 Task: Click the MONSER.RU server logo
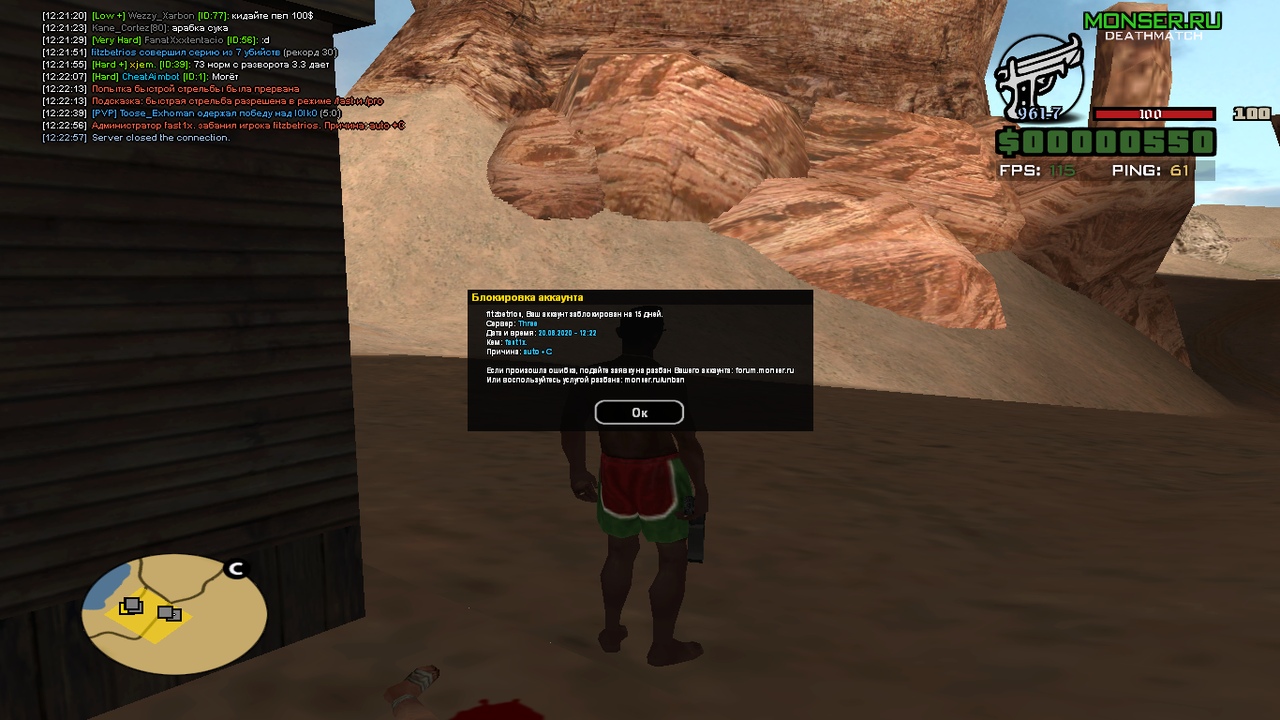coord(1152,22)
